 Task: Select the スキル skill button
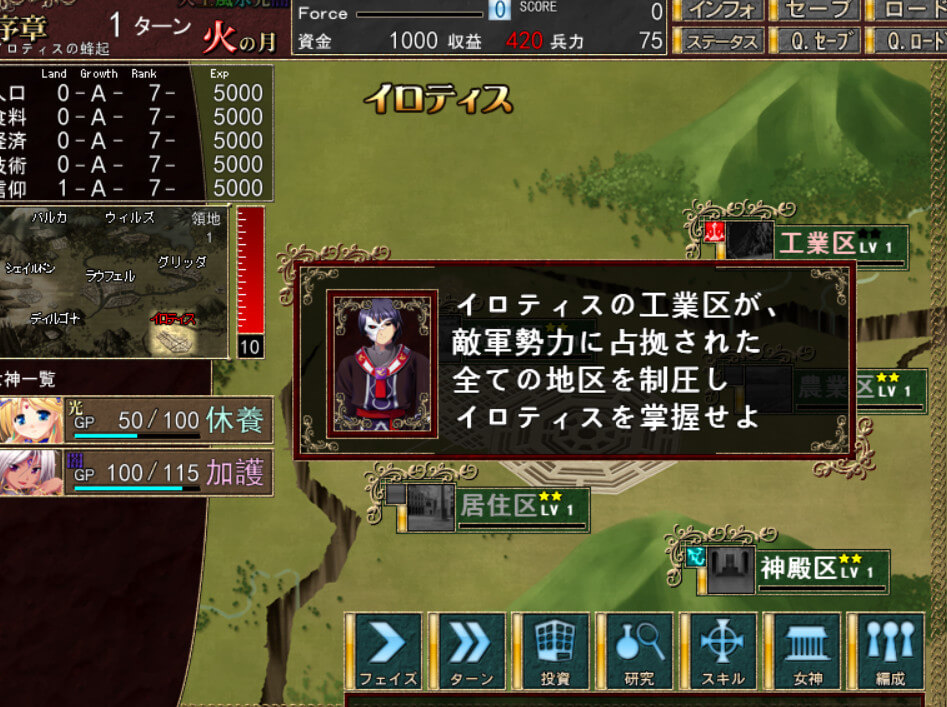click(x=722, y=651)
